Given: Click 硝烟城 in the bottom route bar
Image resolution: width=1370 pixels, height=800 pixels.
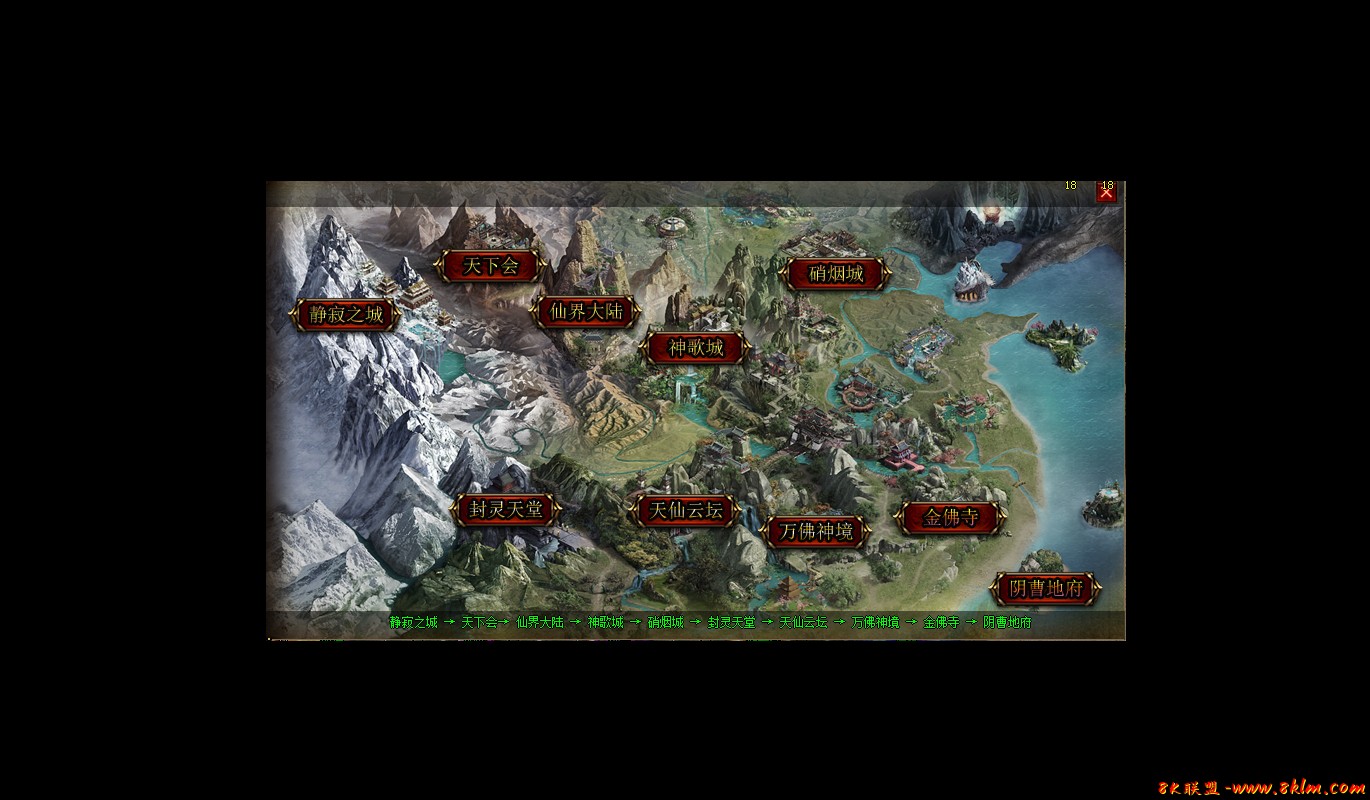Looking at the screenshot, I should (x=664, y=622).
